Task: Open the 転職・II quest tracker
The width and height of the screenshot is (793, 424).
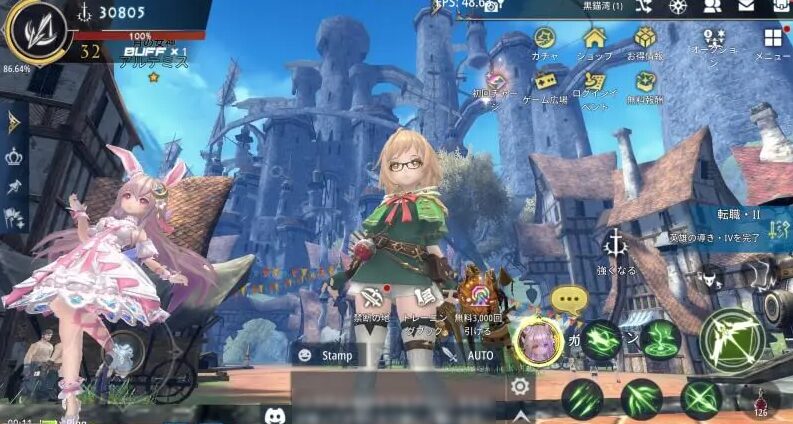Action: (x=740, y=214)
